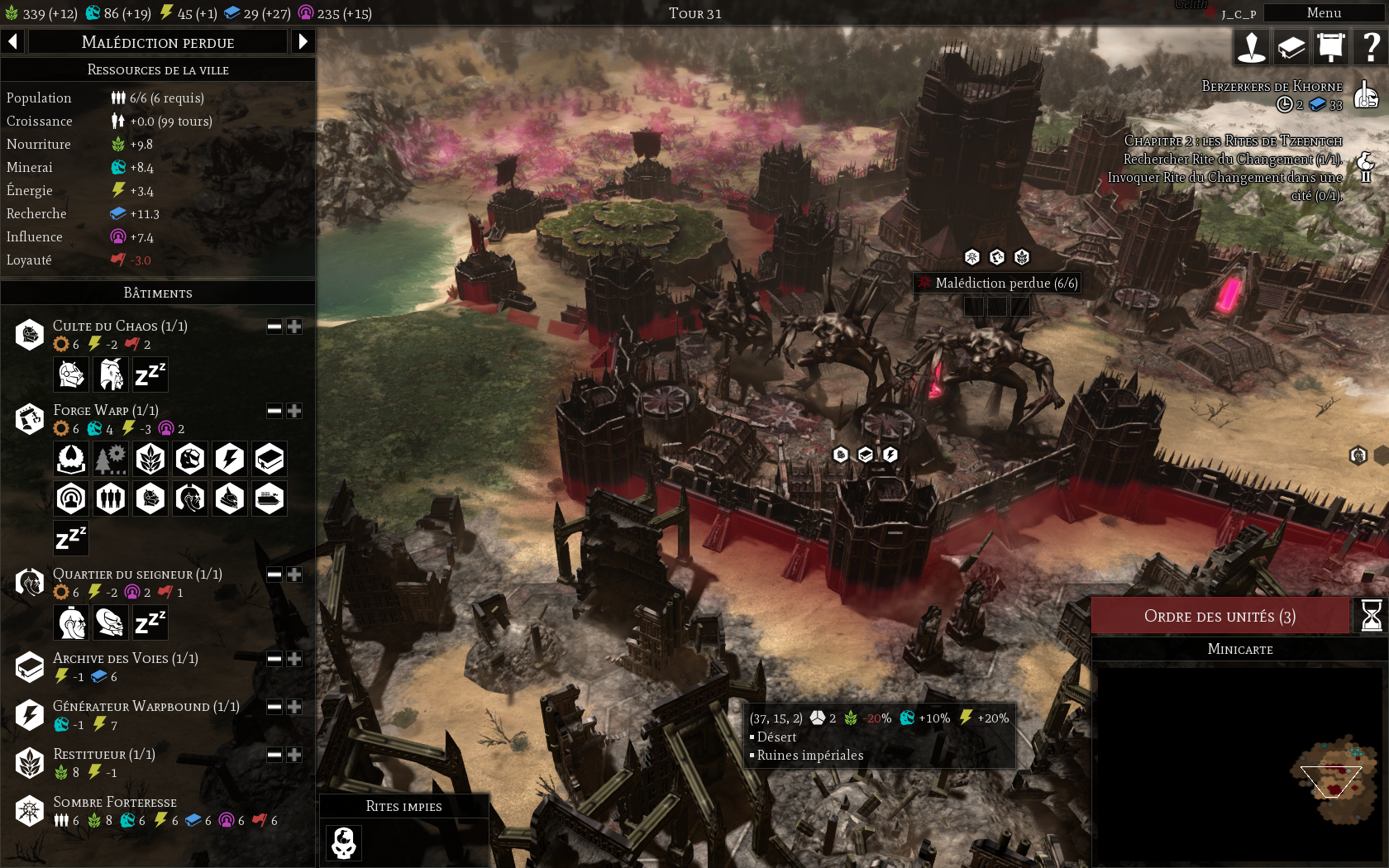The height and width of the screenshot is (868, 1389).
Task: Go to the previous city arrow
Action: coord(13,41)
